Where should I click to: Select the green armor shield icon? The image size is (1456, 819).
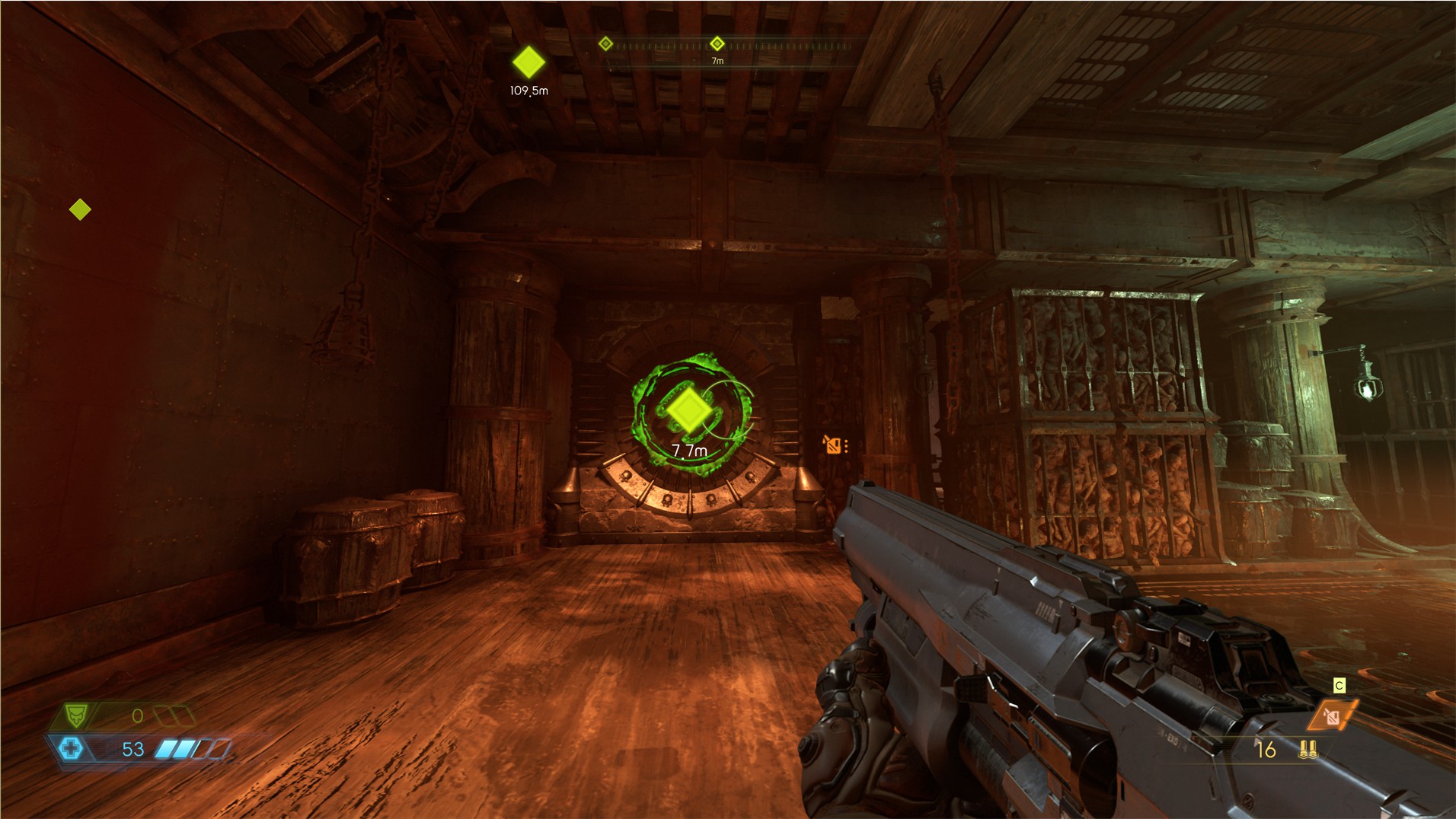tap(75, 715)
